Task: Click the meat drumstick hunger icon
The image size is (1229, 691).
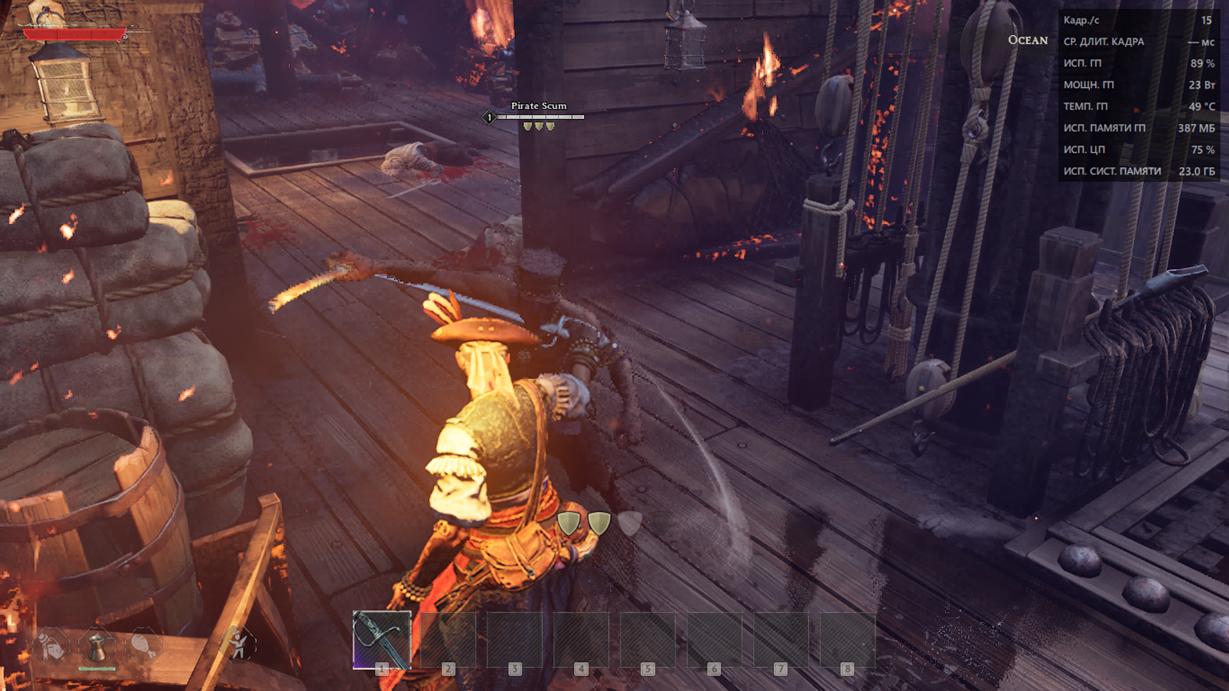Action: [143, 645]
